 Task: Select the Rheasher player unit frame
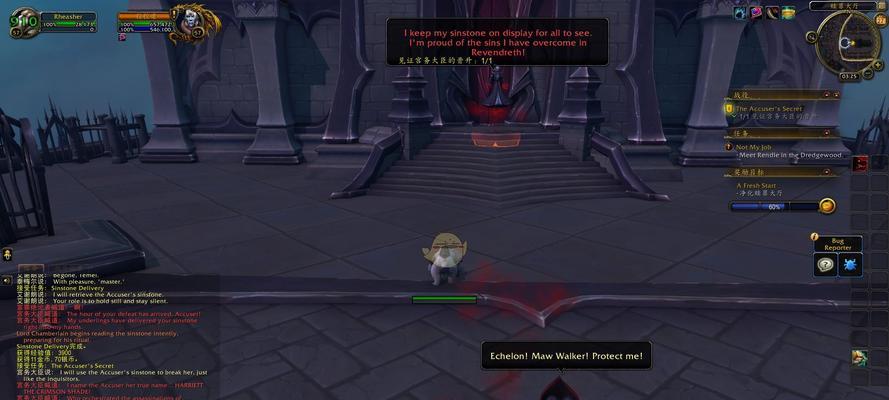68,20
